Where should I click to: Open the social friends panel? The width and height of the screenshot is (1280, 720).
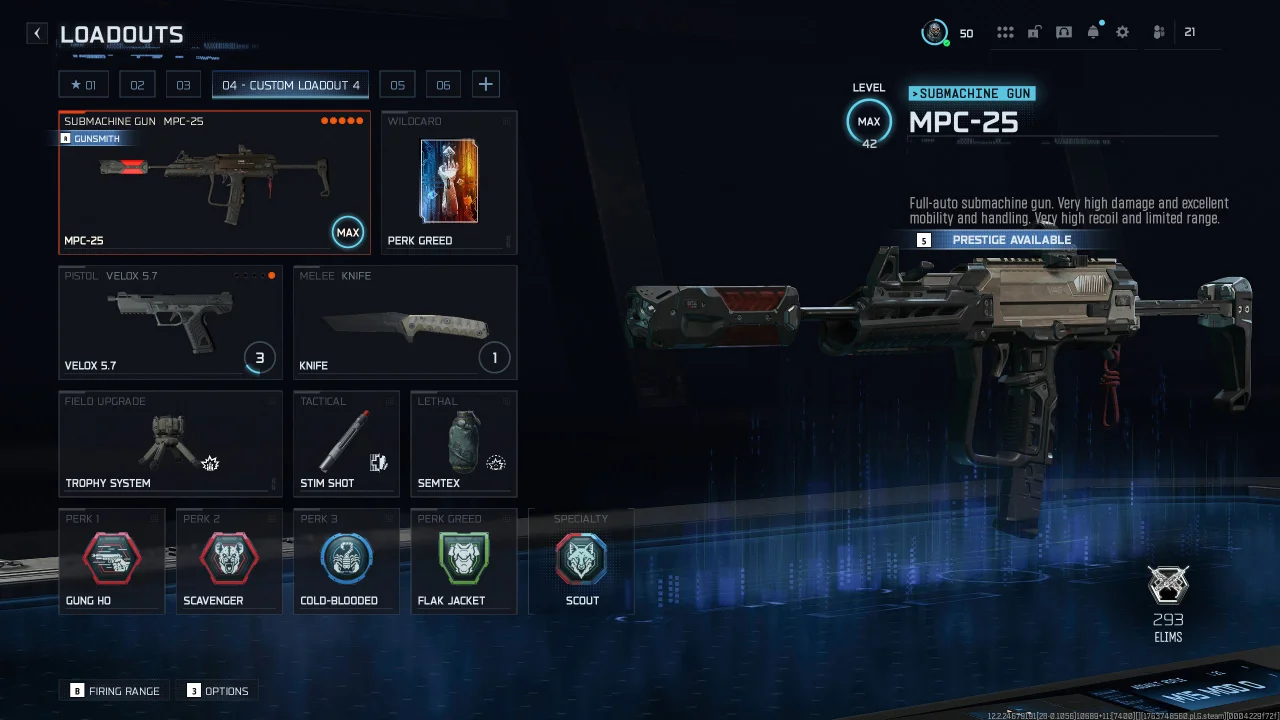[x=1157, y=31]
